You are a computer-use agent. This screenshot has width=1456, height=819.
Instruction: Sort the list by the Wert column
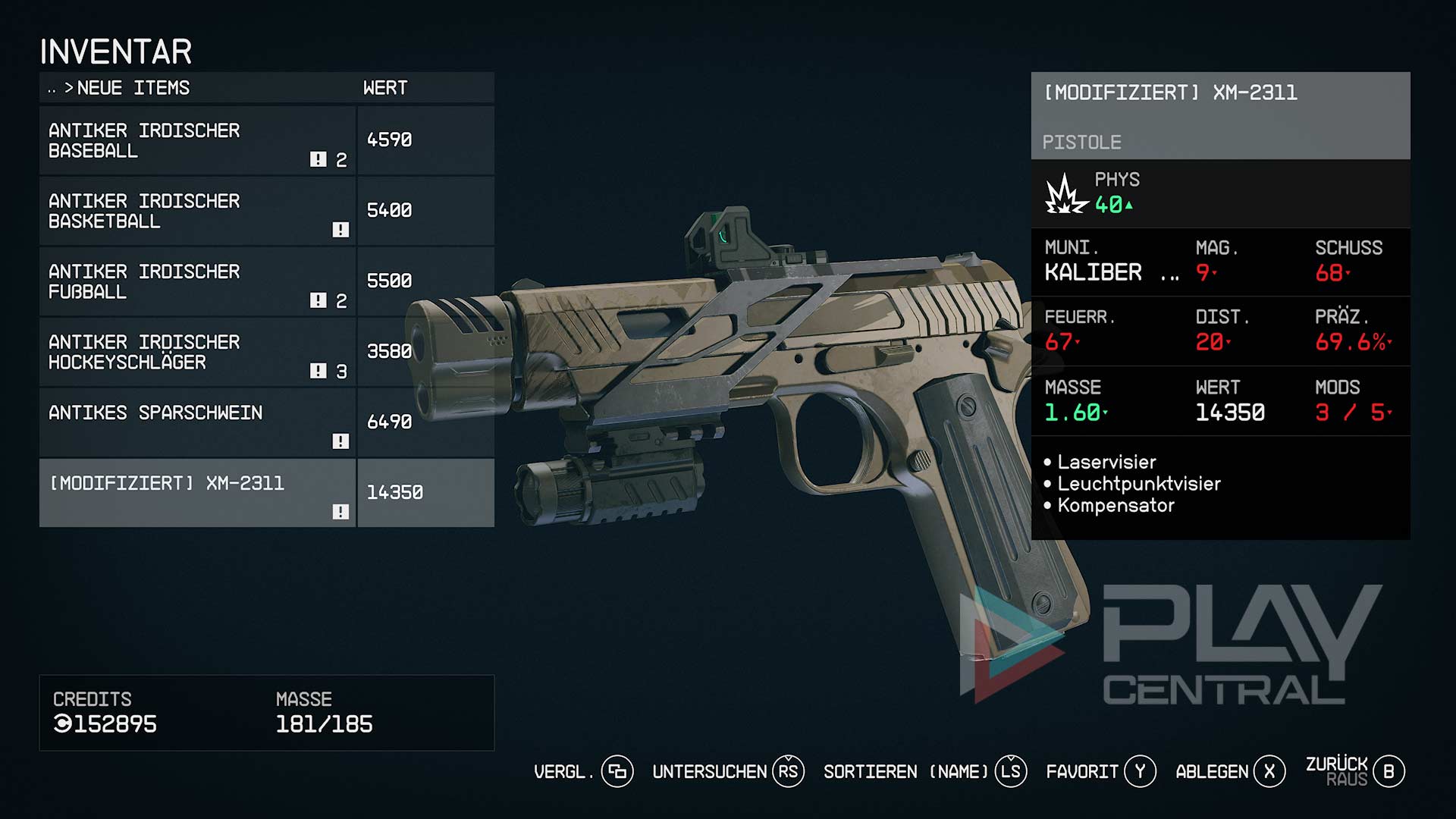pyautogui.click(x=385, y=88)
